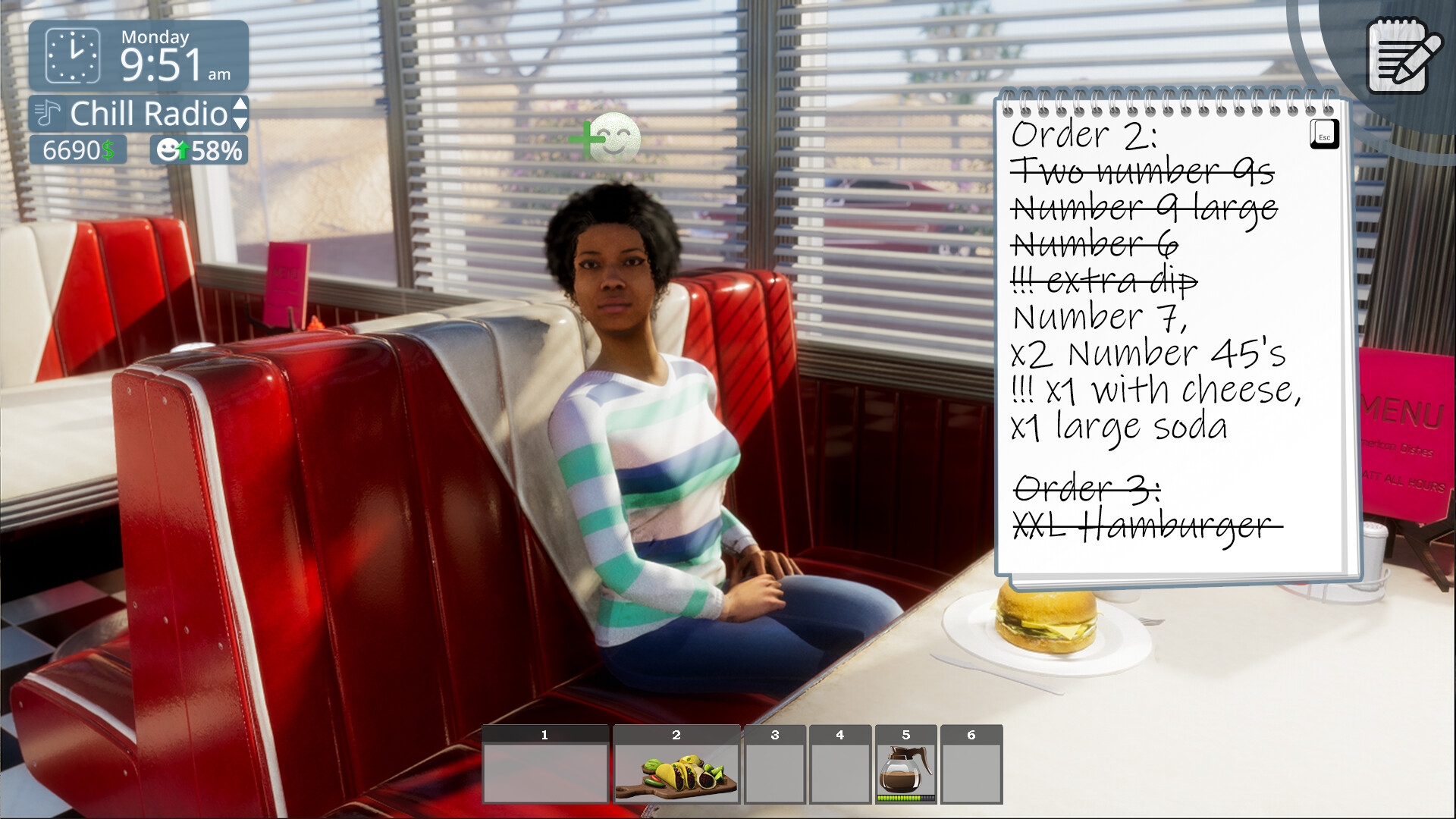Click the clock icon beside Monday 9:51
The image size is (1456, 819).
pos(74,55)
